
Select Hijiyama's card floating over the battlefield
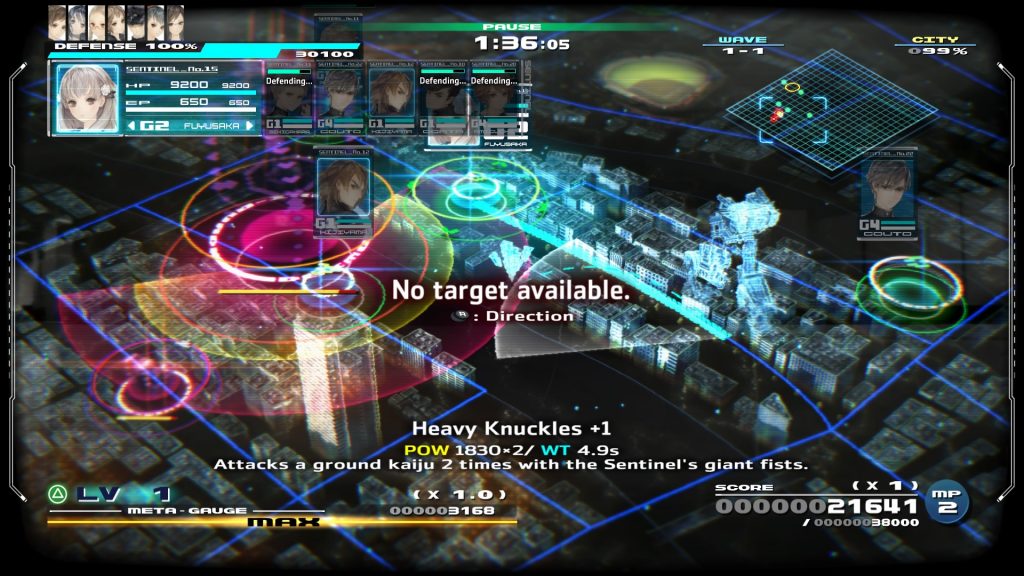pyautogui.click(x=343, y=190)
